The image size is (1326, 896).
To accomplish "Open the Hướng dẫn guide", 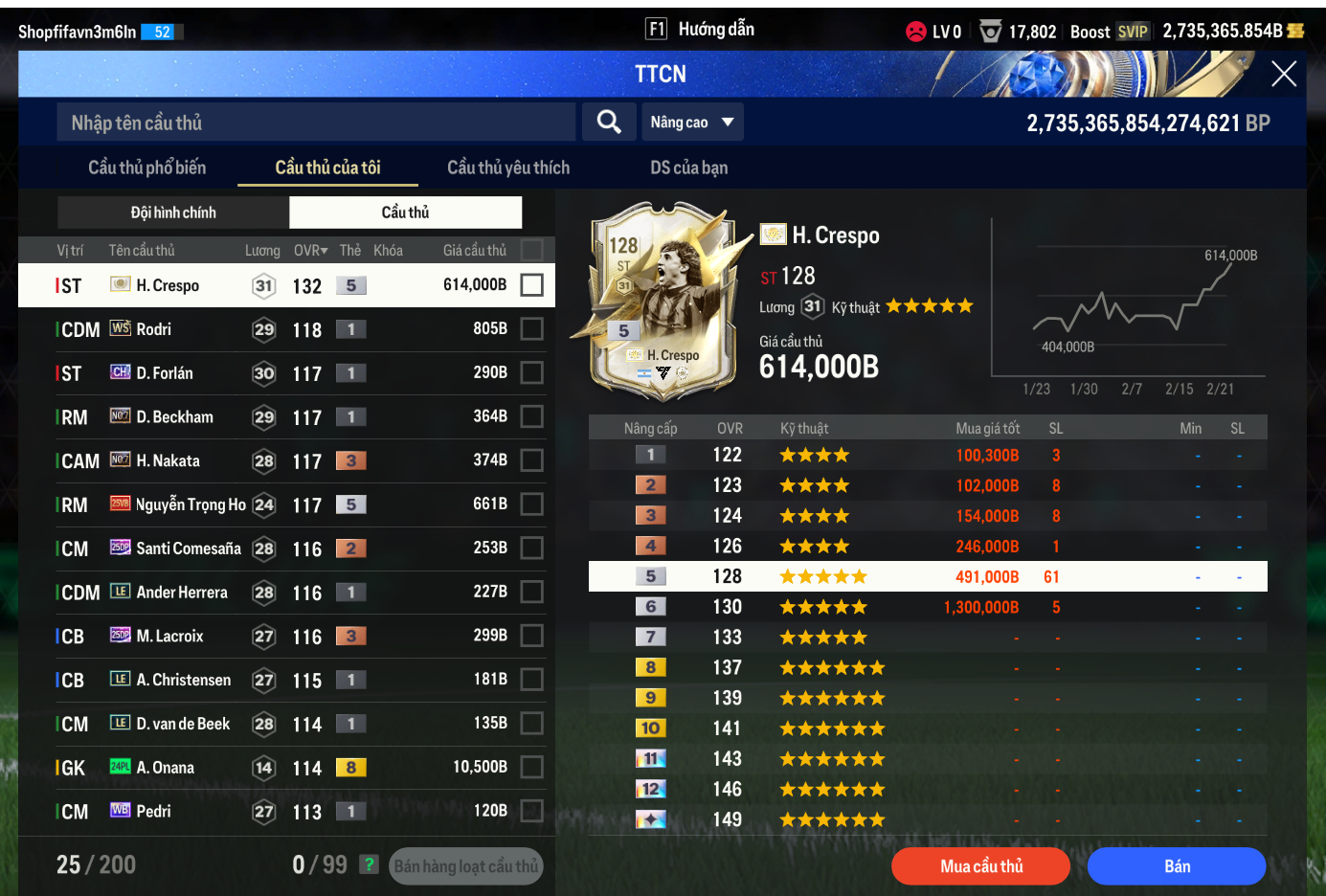I will [702, 30].
